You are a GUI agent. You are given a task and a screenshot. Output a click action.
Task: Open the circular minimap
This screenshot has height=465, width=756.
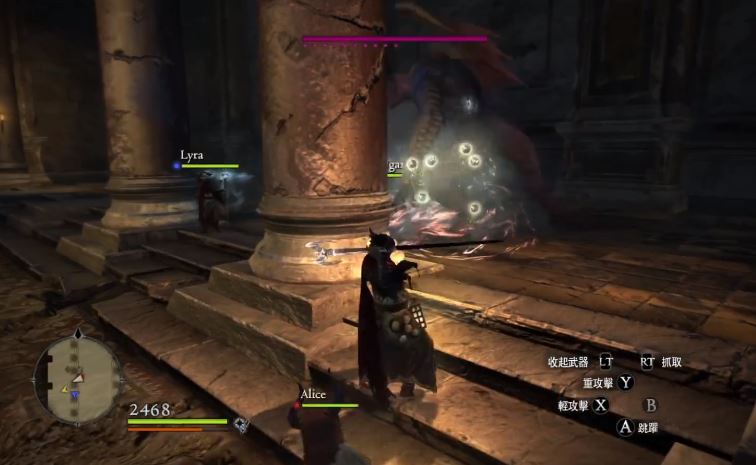(x=78, y=379)
